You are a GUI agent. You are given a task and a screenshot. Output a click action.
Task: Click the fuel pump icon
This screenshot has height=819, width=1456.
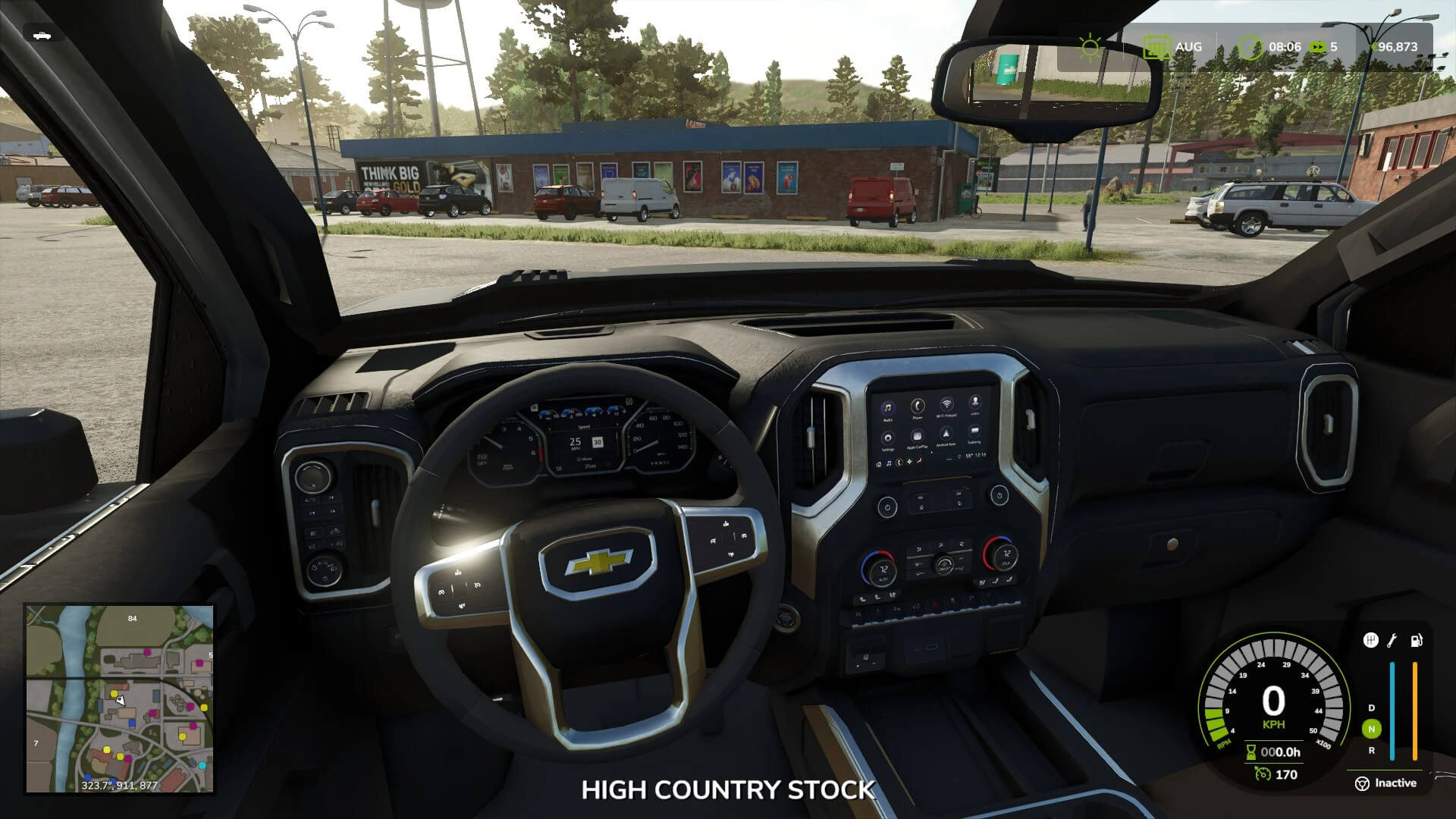[1416, 641]
